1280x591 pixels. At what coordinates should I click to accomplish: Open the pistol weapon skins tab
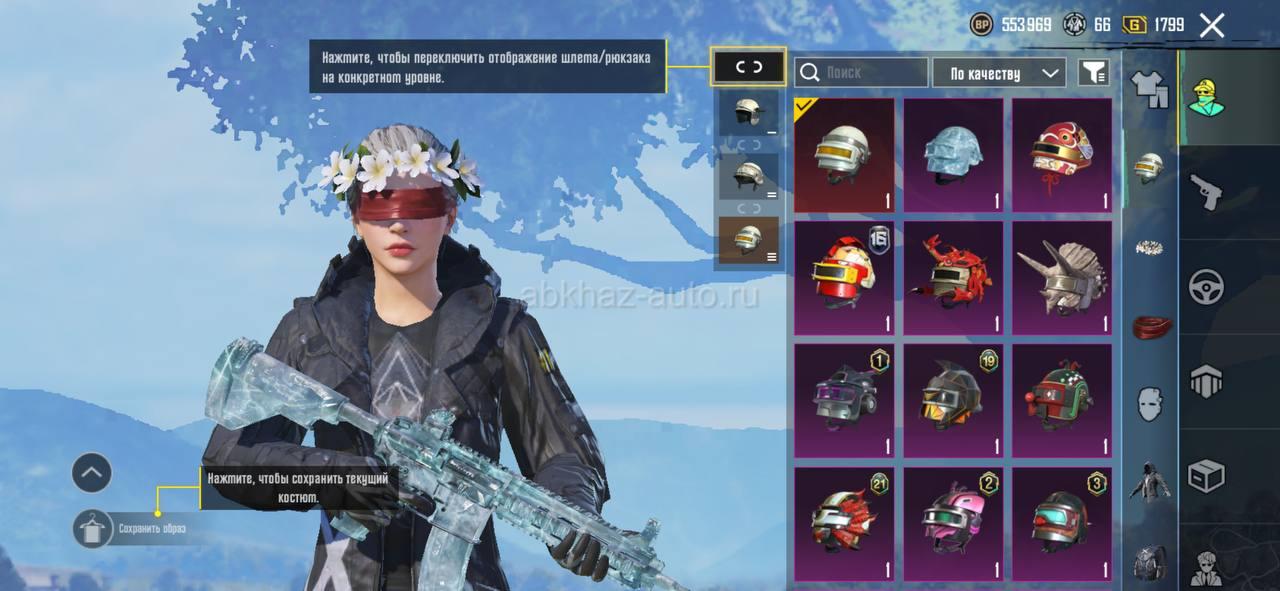(1206, 191)
